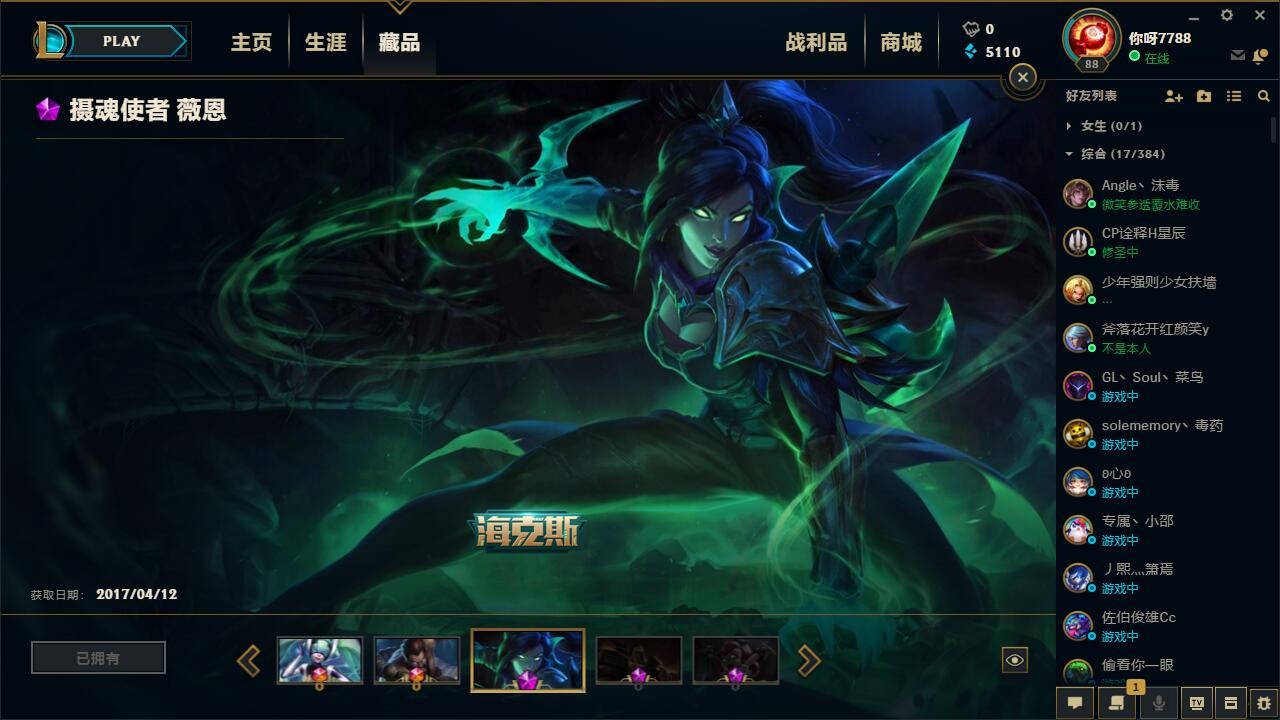Open the TV spectate icon
Screen dimensions: 1280x720
(1198, 703)
